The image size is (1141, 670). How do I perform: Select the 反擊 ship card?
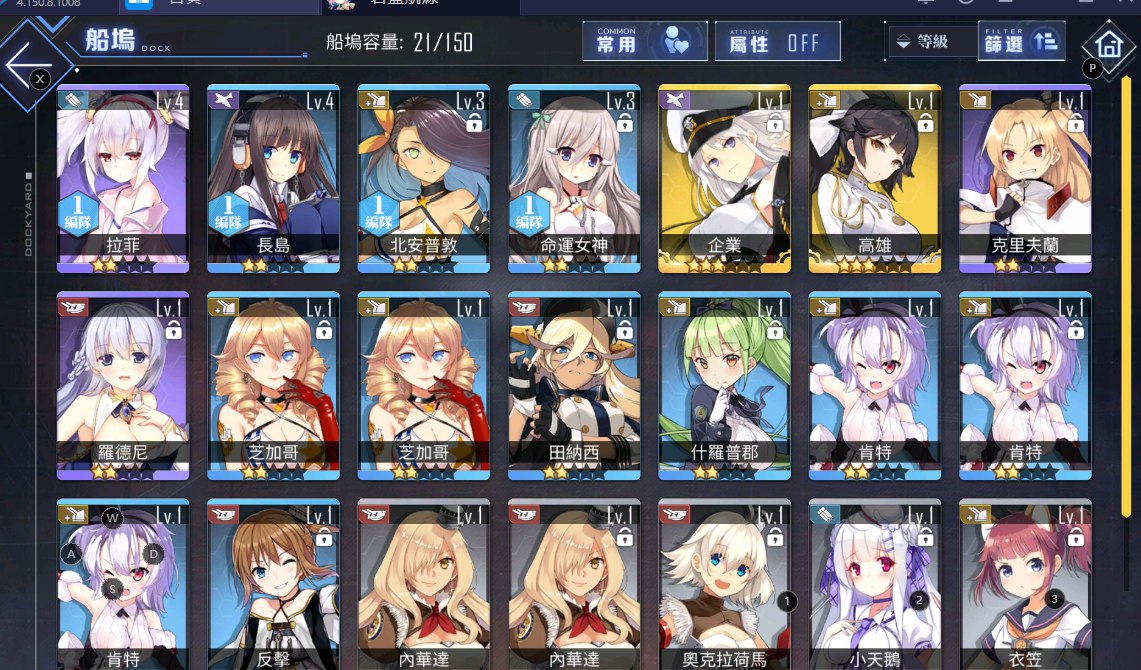pyautogui.click(x=274, y=585)
